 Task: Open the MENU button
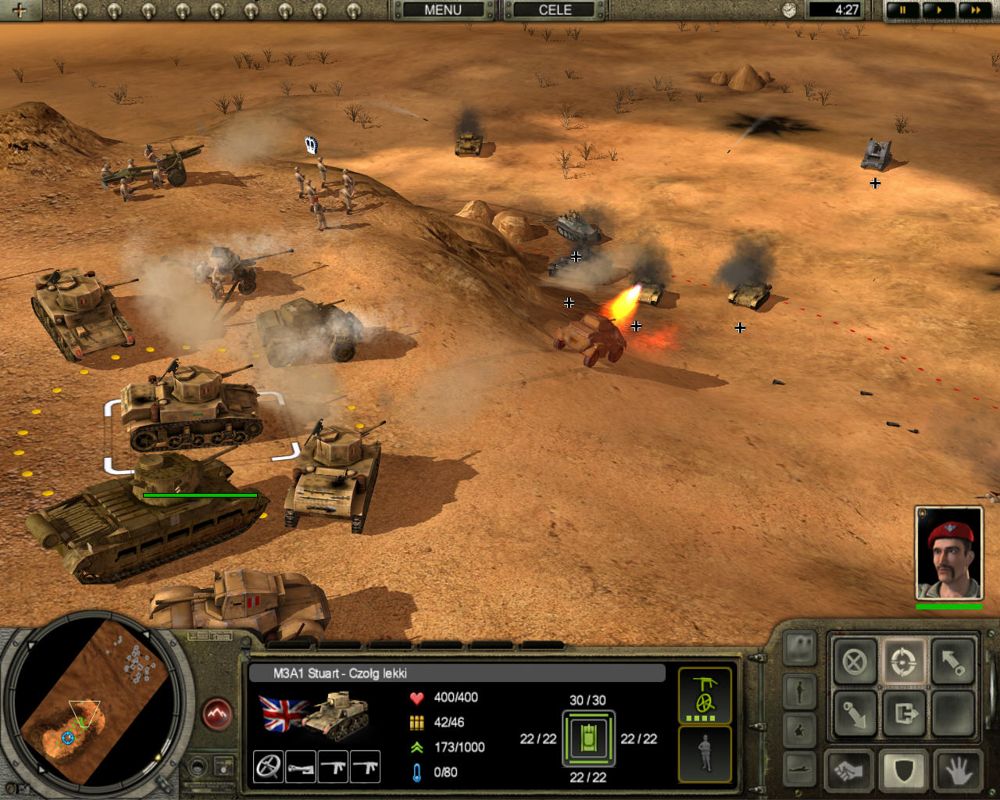(x=442, y=10)
